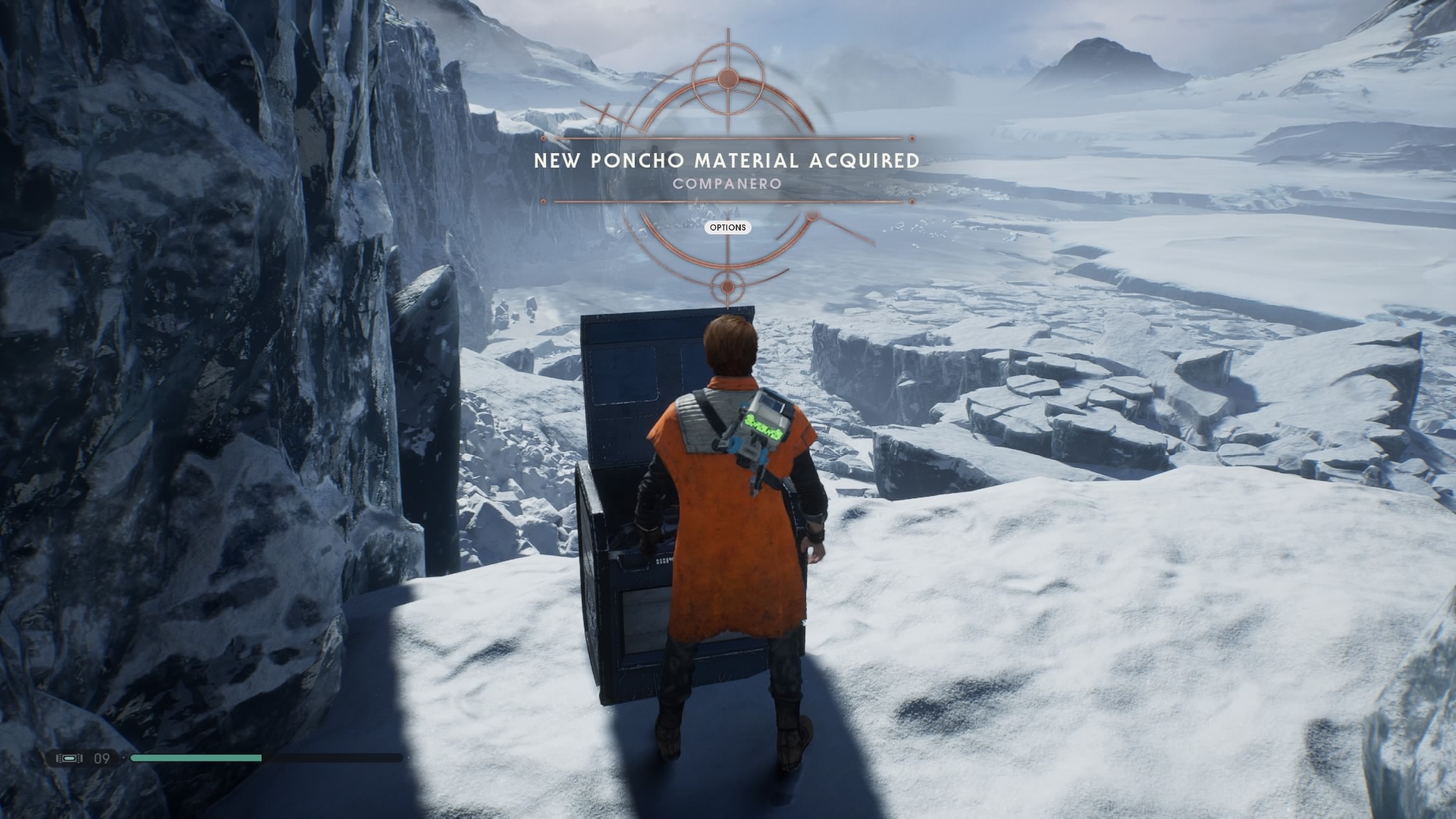Toggle the stim counter pill display

pos(83,758)
